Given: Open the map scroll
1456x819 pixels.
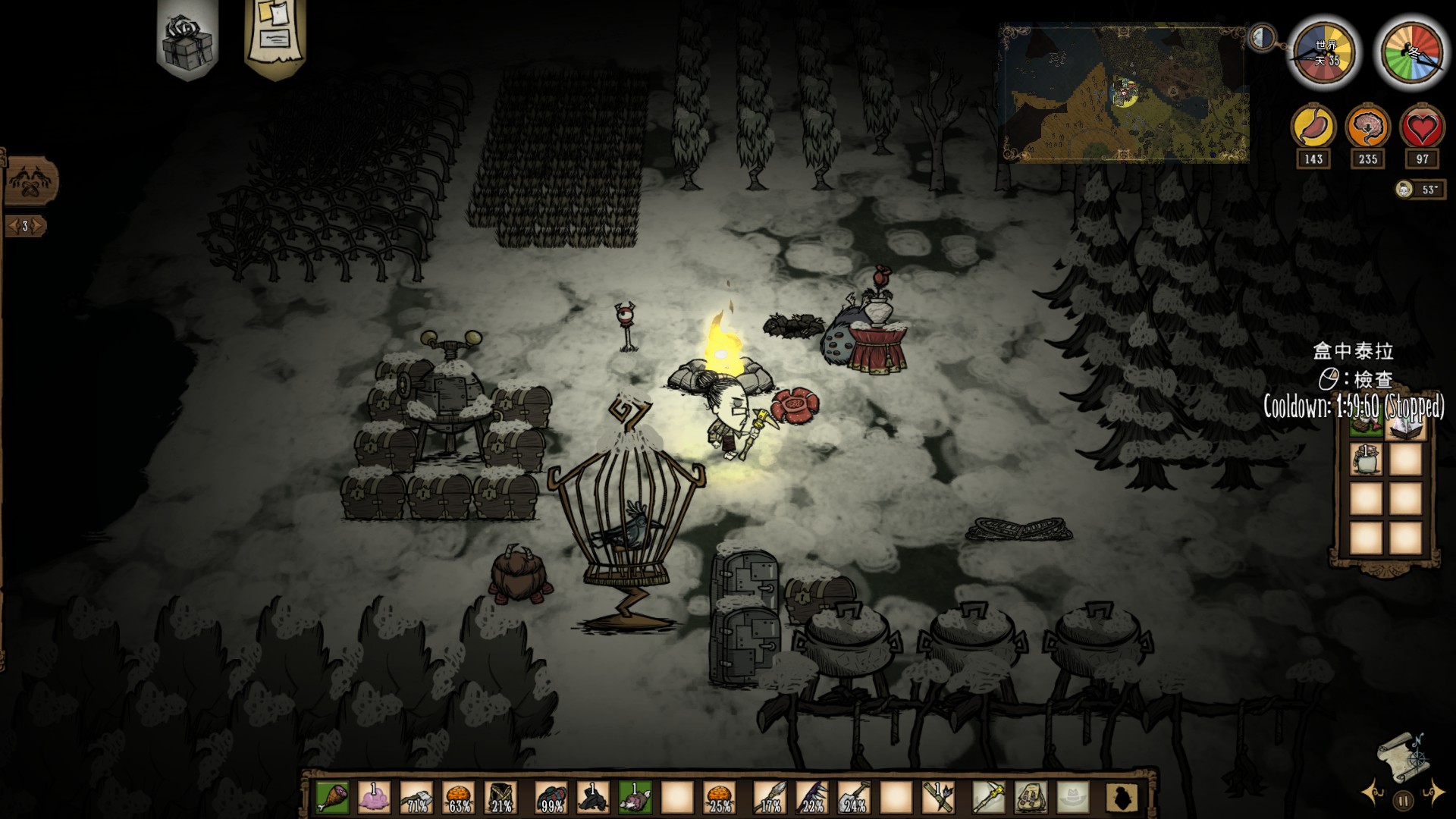Looking at the screenshot, I should pyautogui.click(x=1404, y=756).
